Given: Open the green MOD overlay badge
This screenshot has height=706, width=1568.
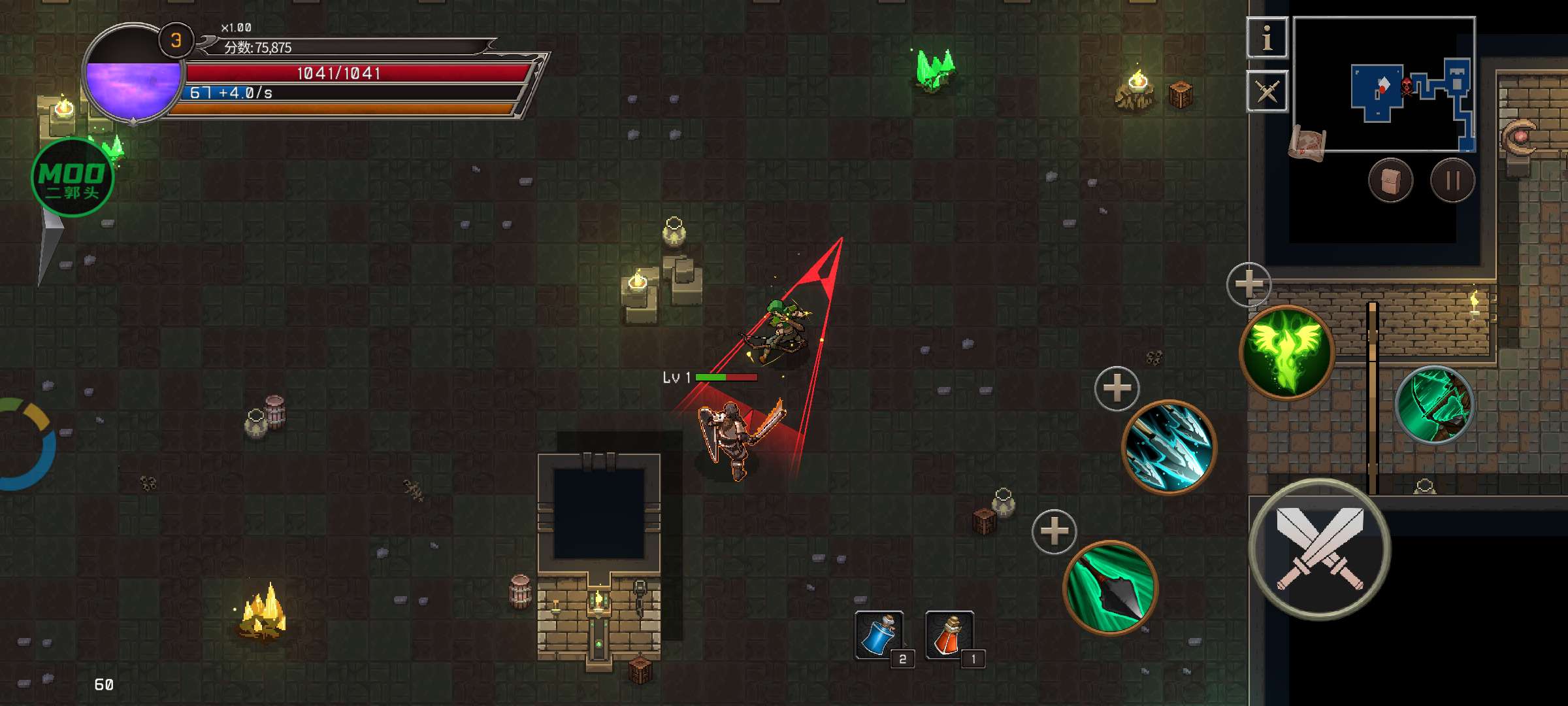Looking at the screenshot, I should (72, 178).
